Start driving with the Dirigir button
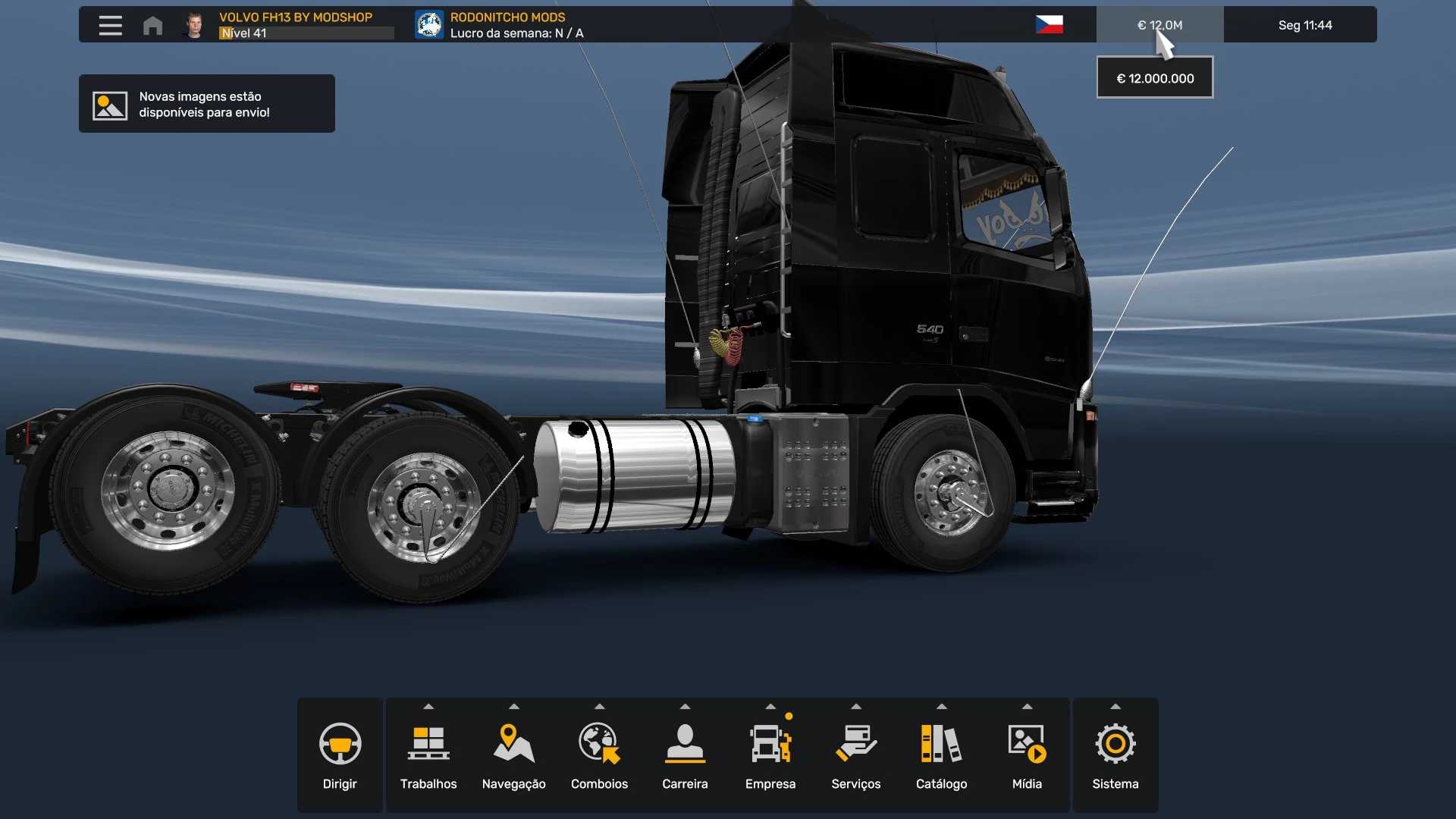Viewport: 1456px width, 819px height. (x=340, y=755)
